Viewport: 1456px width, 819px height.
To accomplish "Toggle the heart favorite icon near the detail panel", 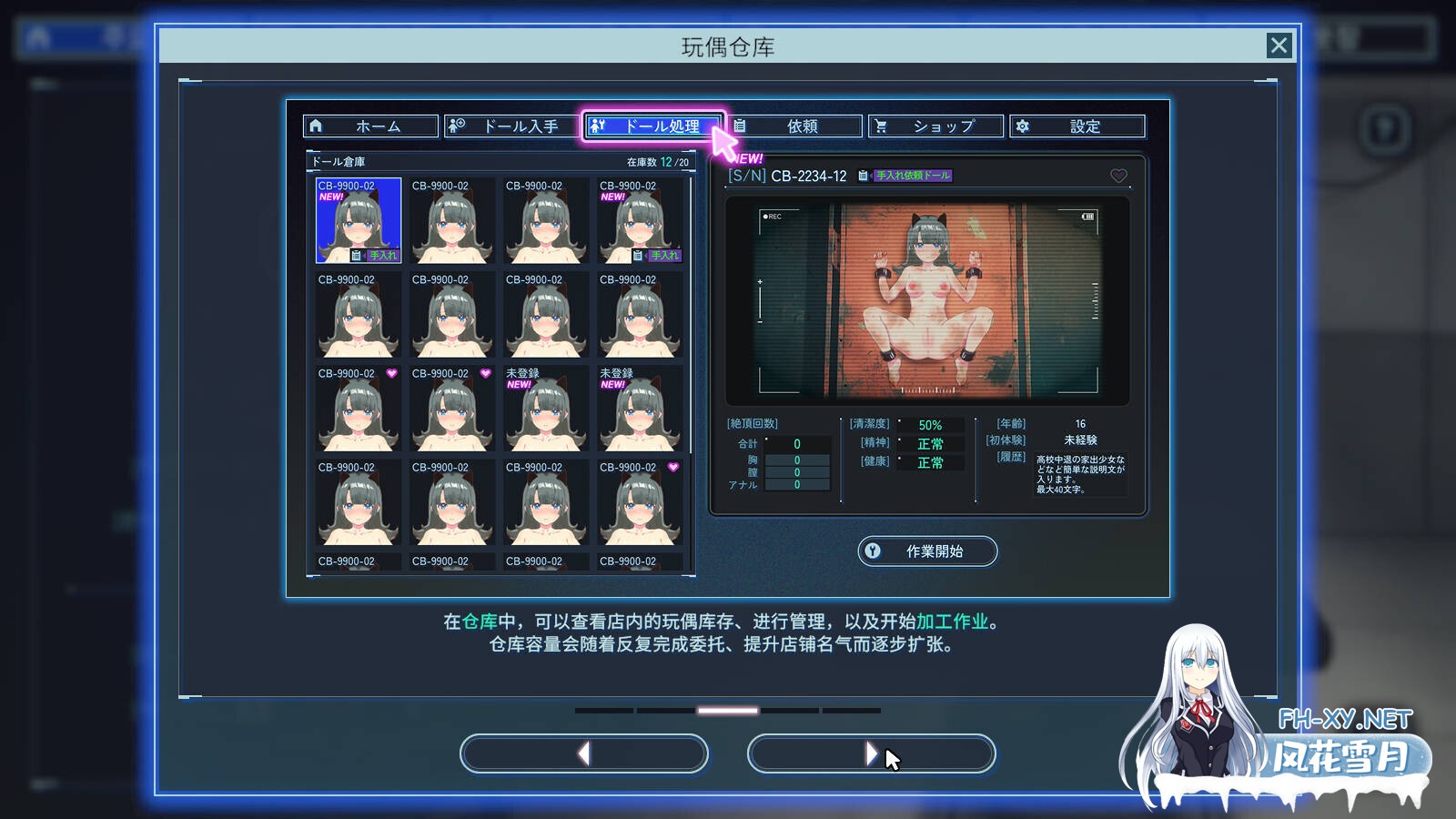I will (1117, 177).
